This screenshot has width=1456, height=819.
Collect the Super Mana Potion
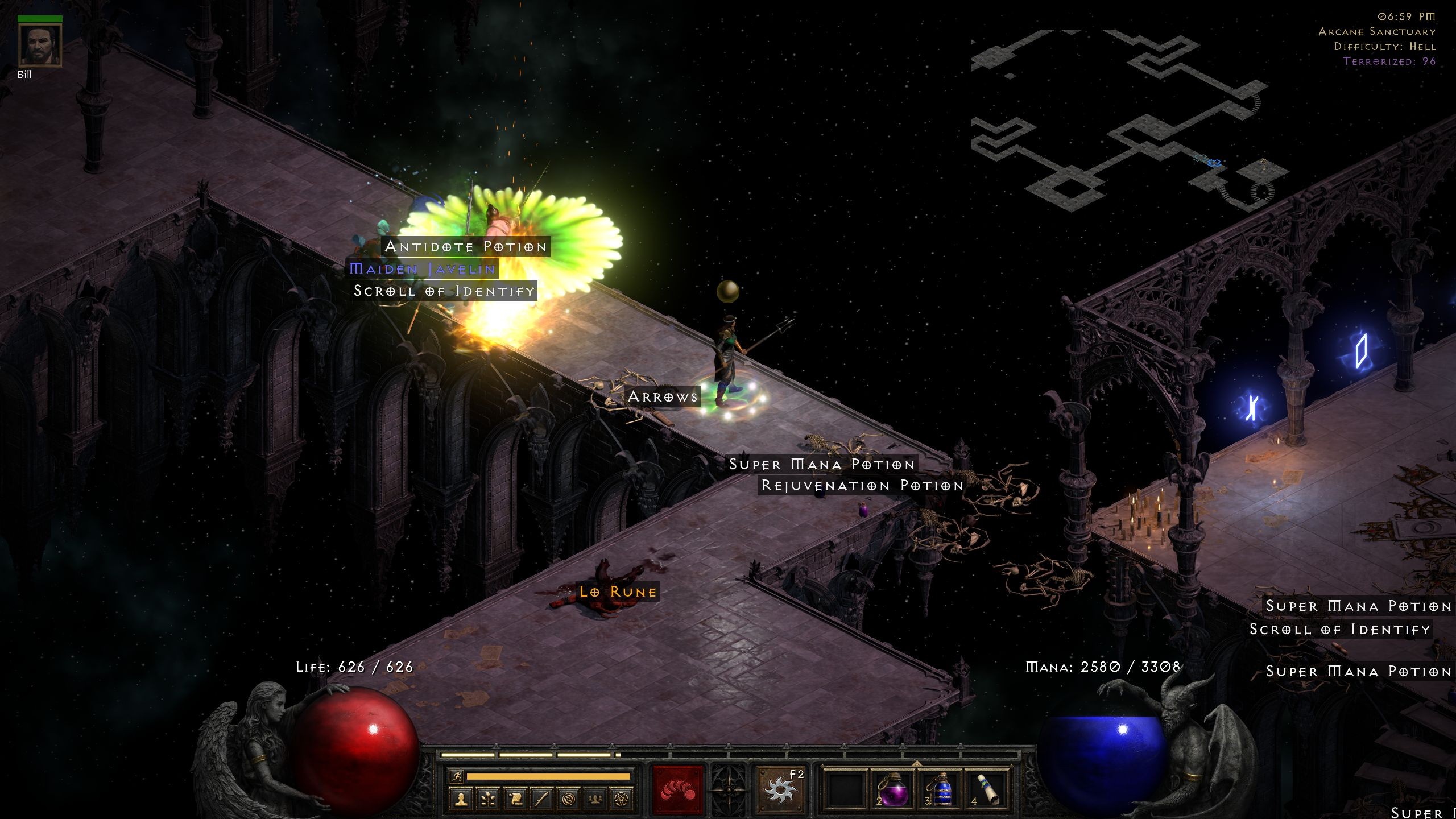(x=821, y=464)
